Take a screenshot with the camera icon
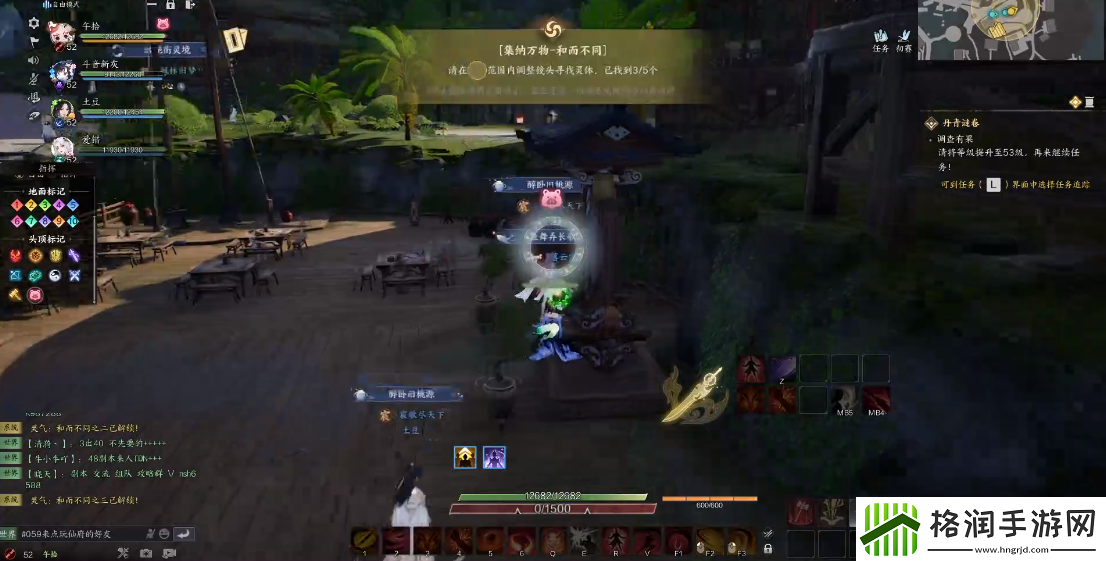1106x561 pixels. pos(146,553)
